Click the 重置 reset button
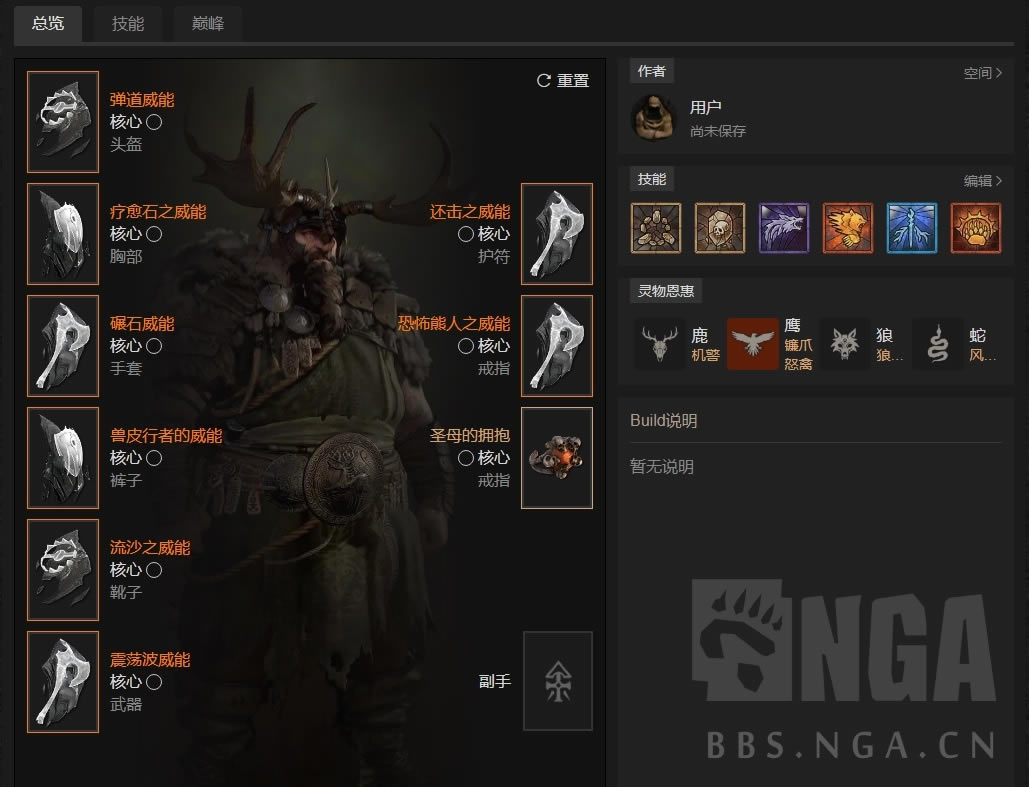Viewport: 1029px width, 787px height. [563, 81]
